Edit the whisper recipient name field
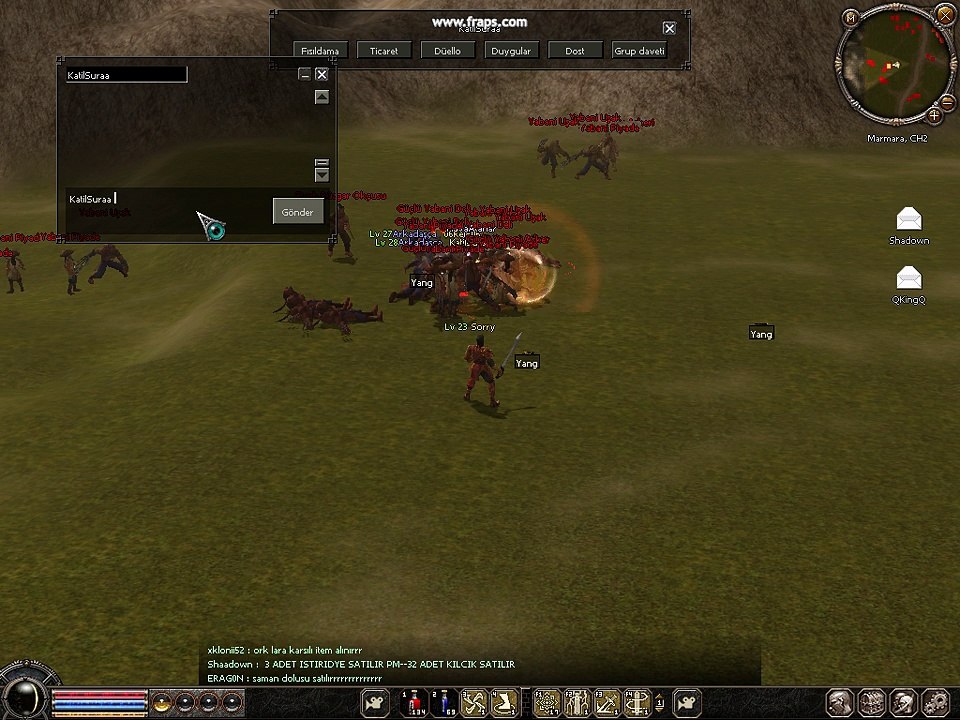960x720 pixels. click(x=126, y=75)
